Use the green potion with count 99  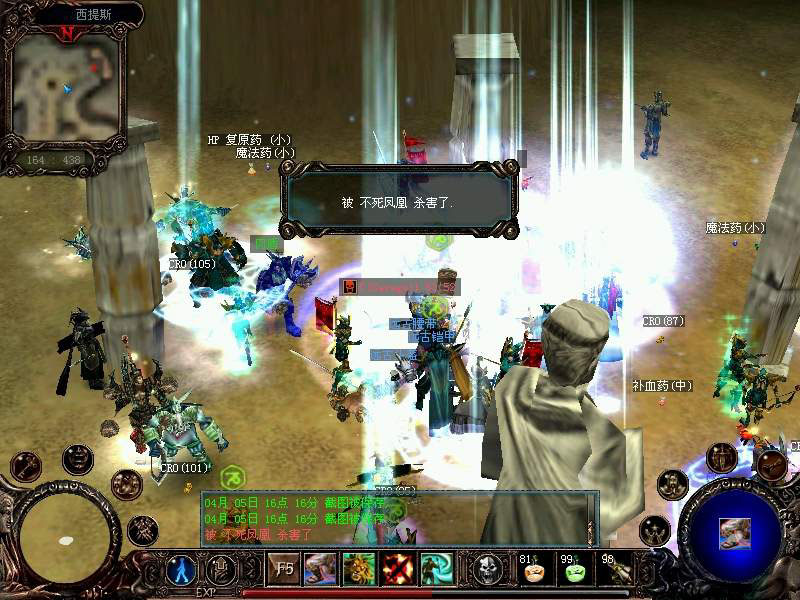click(573, 570)
